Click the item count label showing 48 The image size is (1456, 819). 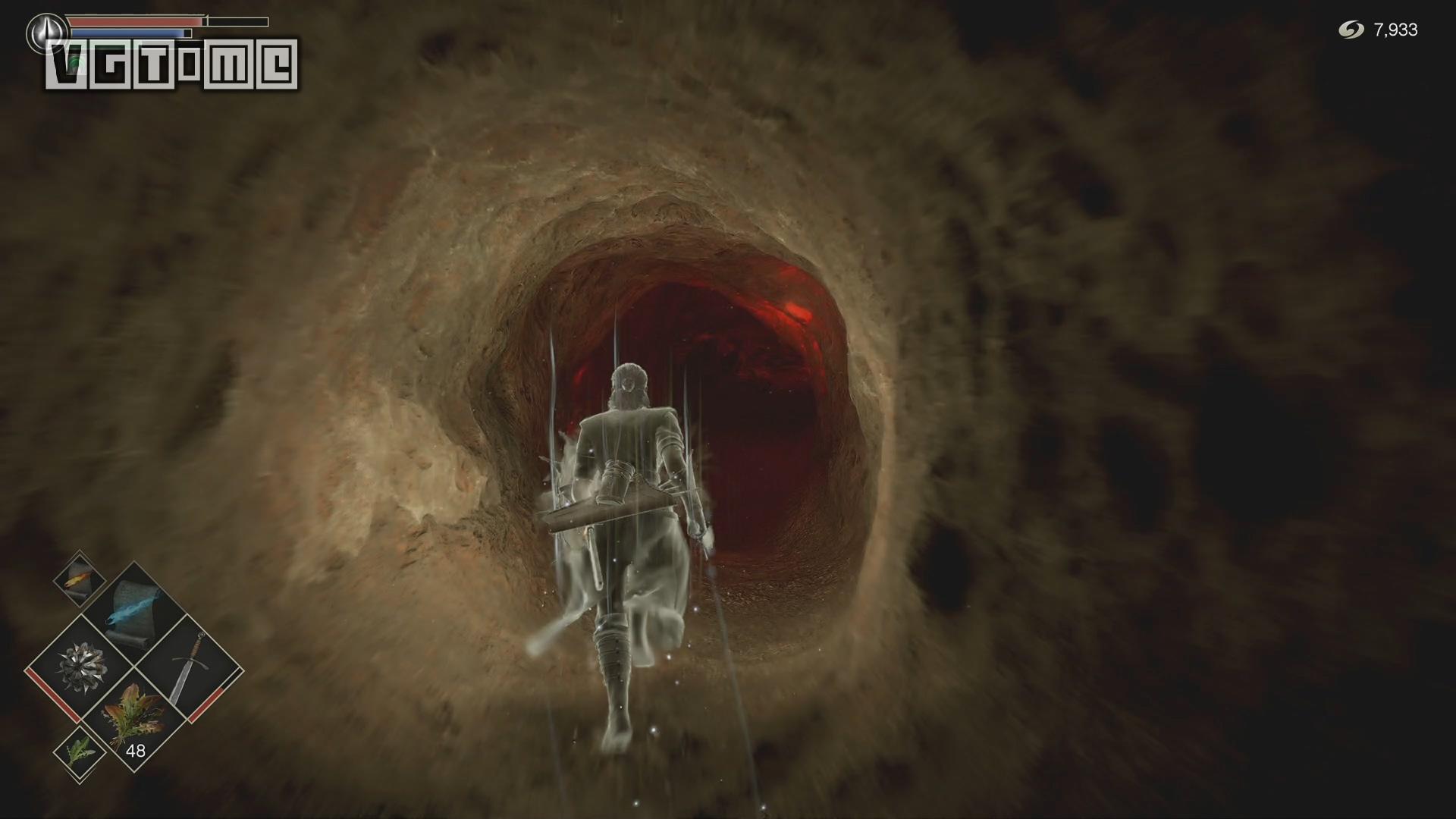click(136, 750)
